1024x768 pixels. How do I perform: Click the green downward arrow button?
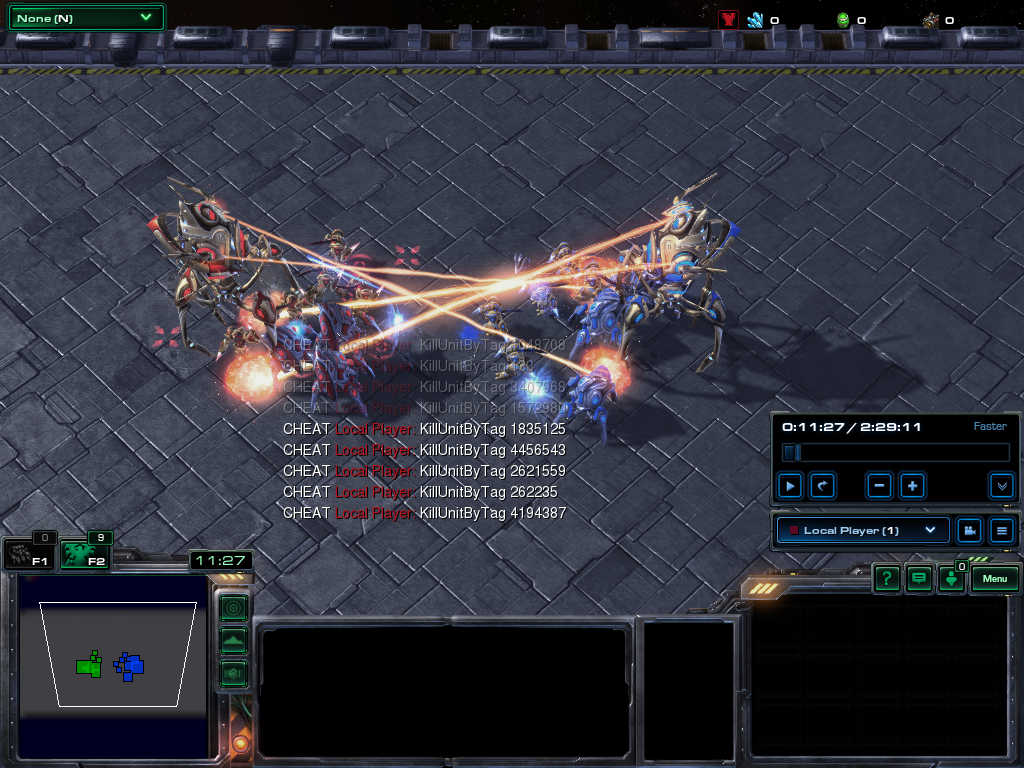point(951,580)
